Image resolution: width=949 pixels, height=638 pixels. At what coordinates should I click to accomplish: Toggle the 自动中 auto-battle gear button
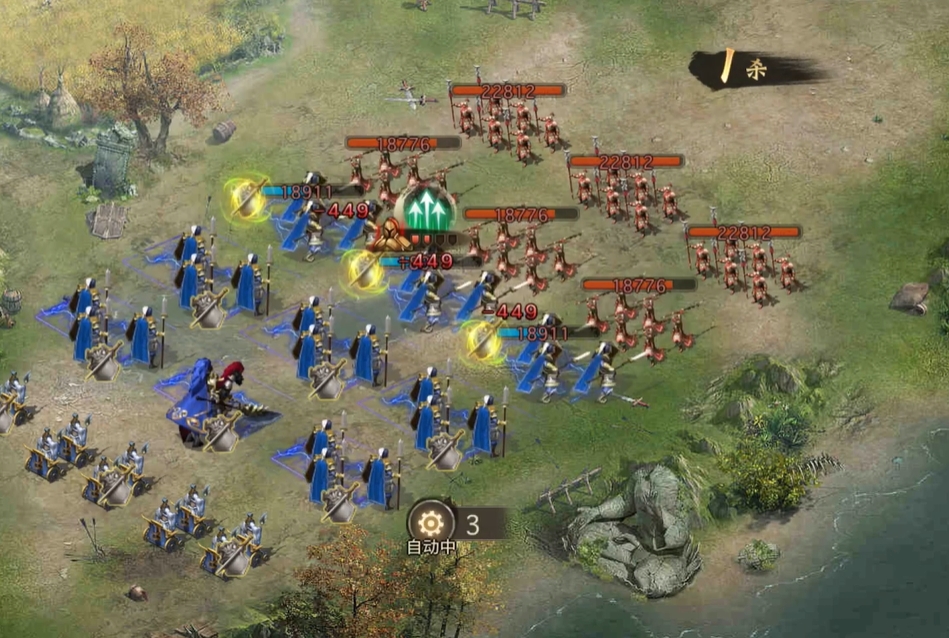[431, 522]
